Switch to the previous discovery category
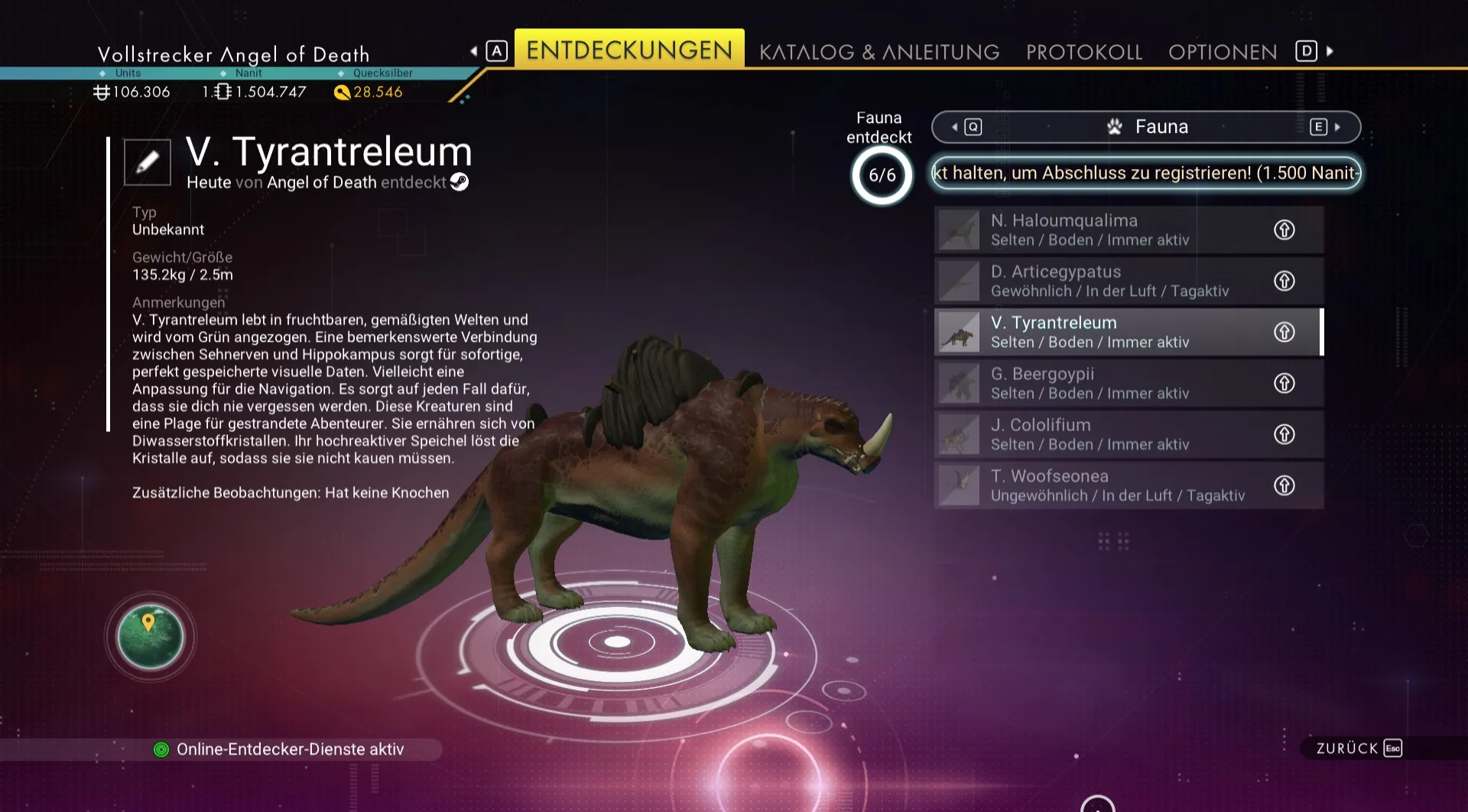Viewport: 1468px width, 812px height. tap(966, 127)
